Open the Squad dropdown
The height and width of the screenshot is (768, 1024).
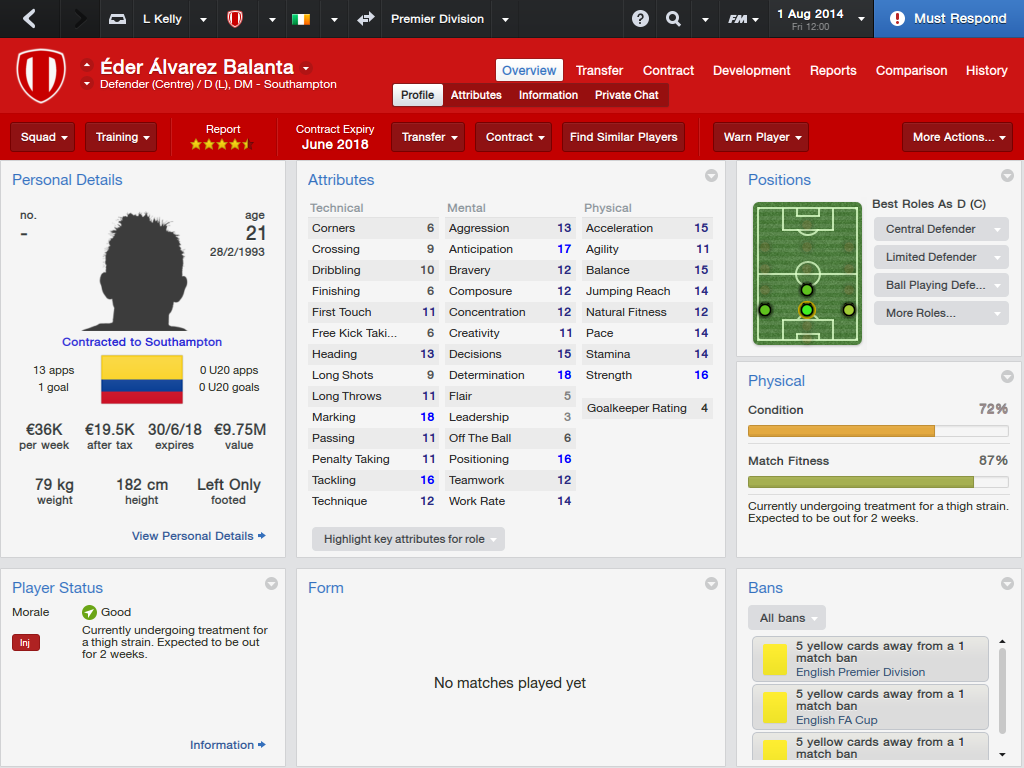[x=46, y=137]
